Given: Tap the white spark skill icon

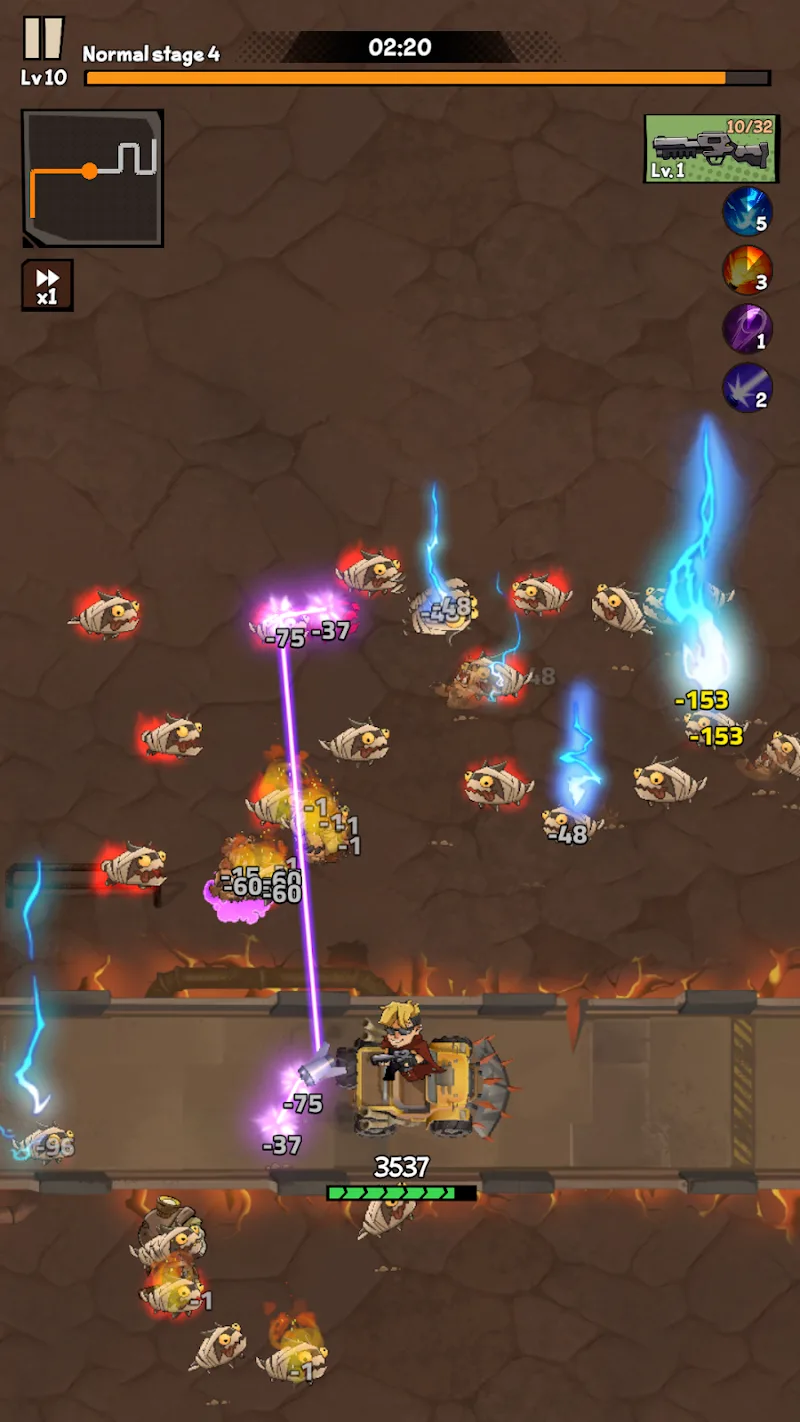Looking at the screenshot, I should point(747,388).
